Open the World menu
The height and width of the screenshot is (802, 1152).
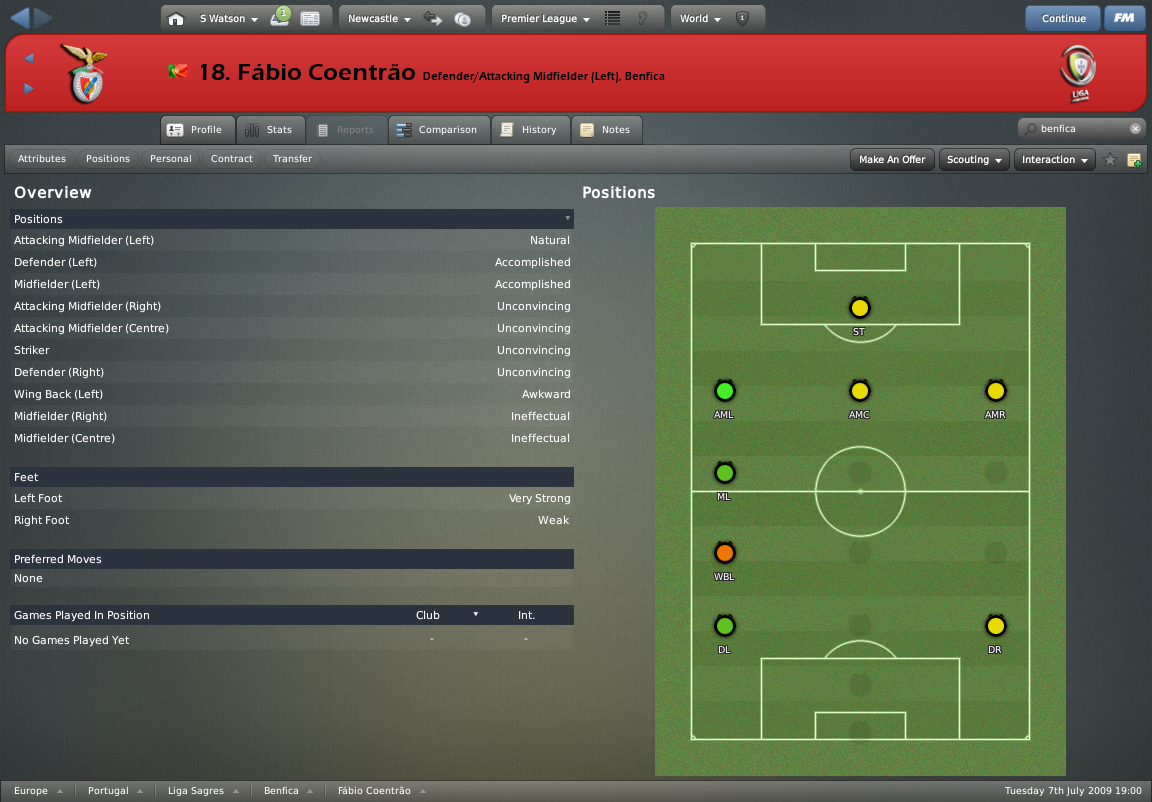click(700, 19)
